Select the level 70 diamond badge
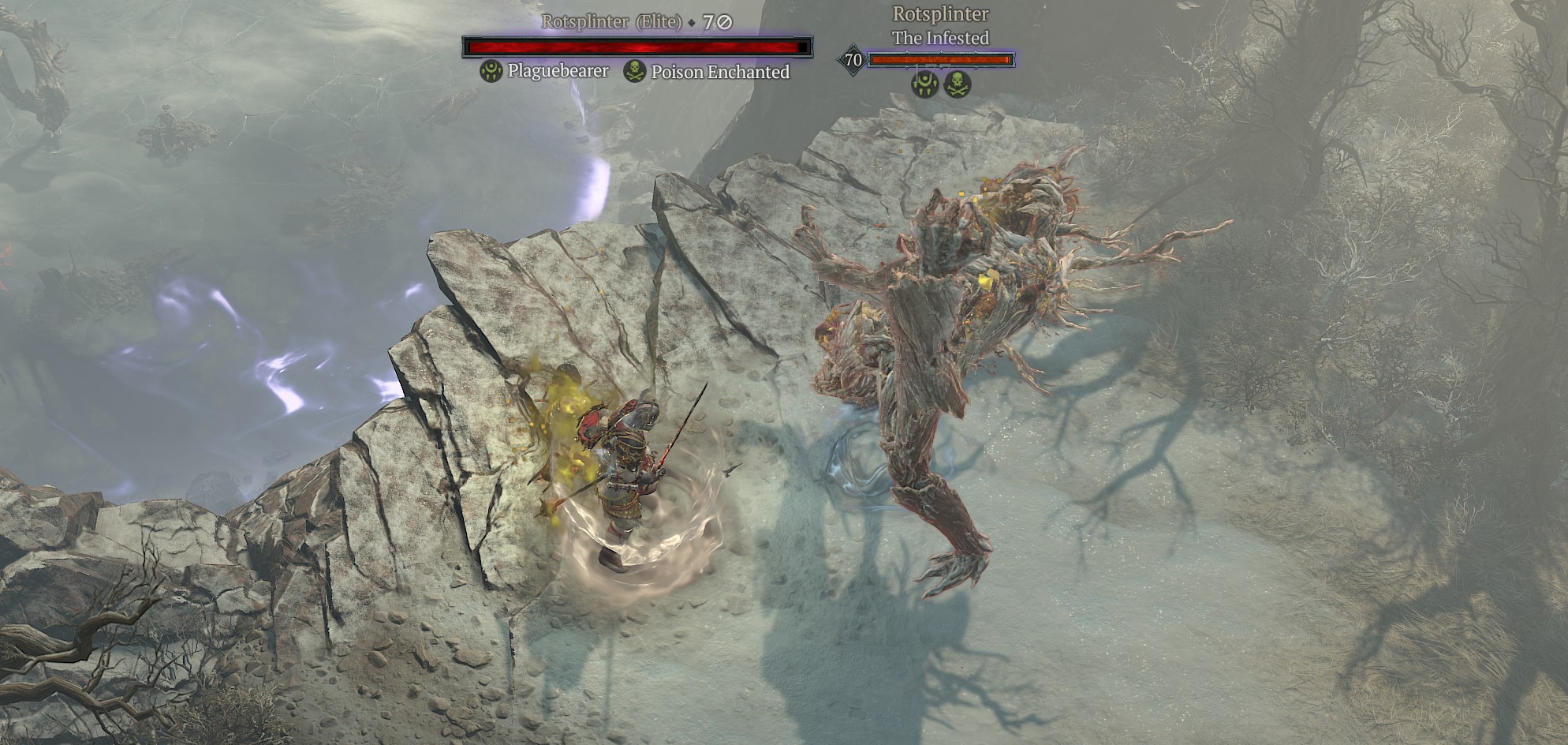The height and width of the screenshot is (745, 1568). [853, 60]
